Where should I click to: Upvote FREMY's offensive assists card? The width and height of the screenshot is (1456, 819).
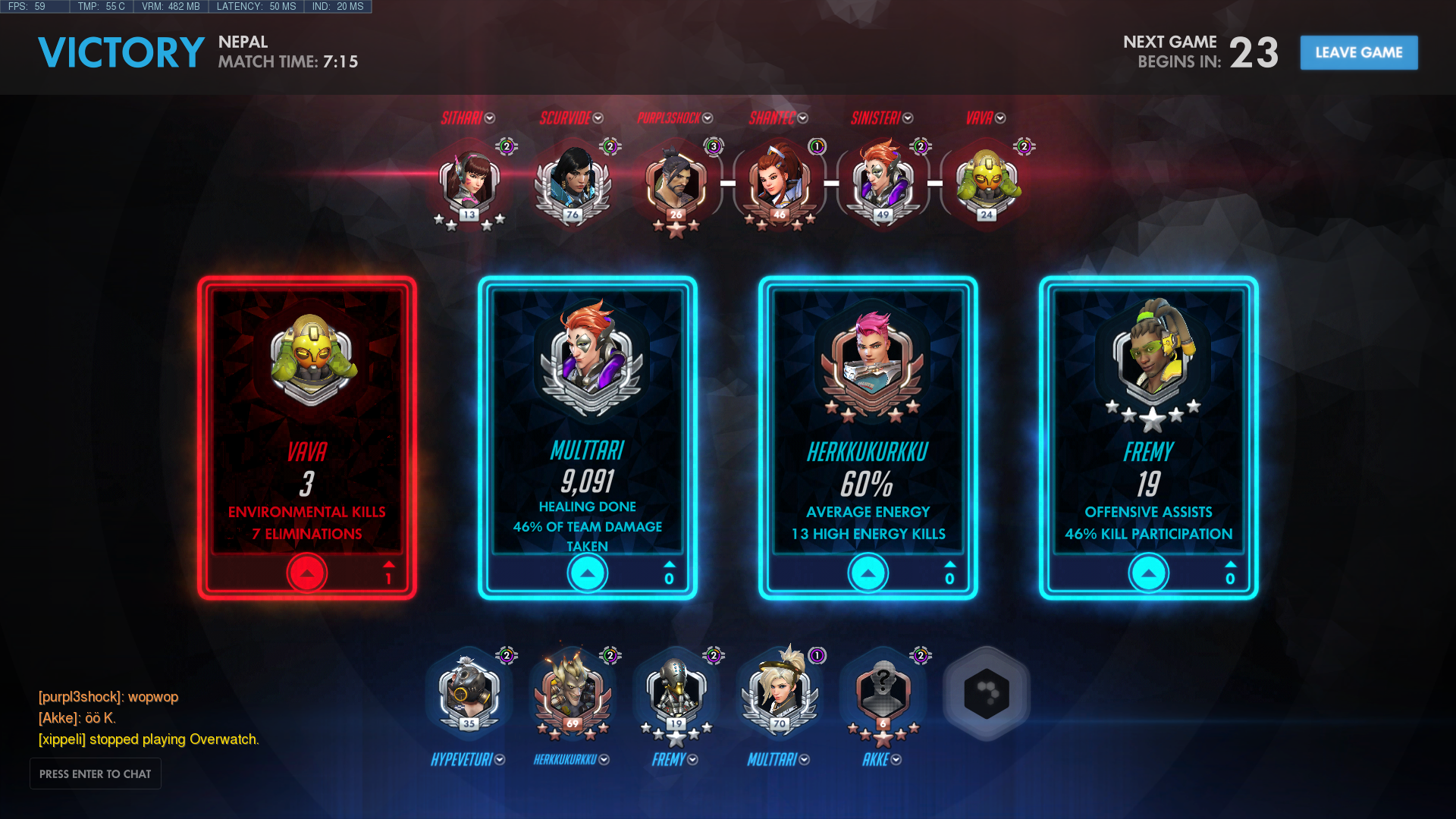[1149, 573]
